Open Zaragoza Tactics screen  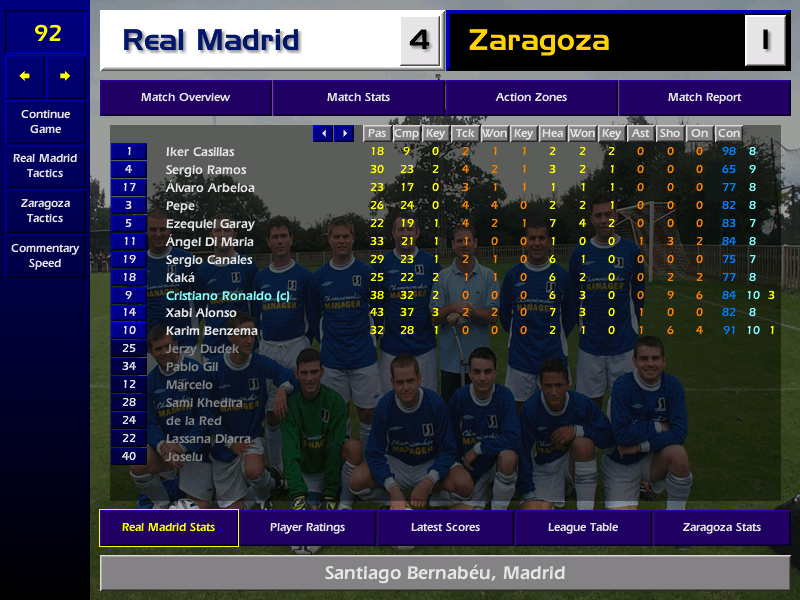45,210
